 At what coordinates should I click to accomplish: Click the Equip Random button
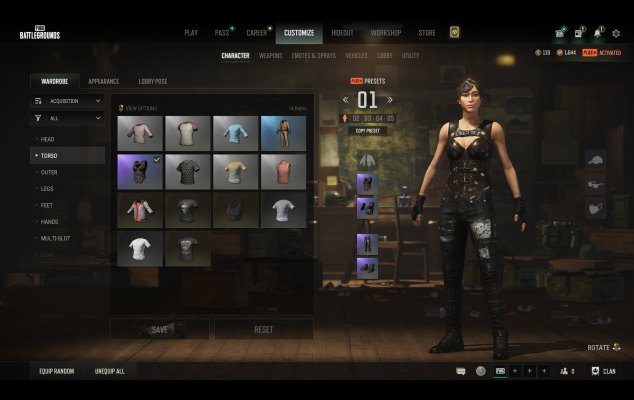tap(58, 371)
